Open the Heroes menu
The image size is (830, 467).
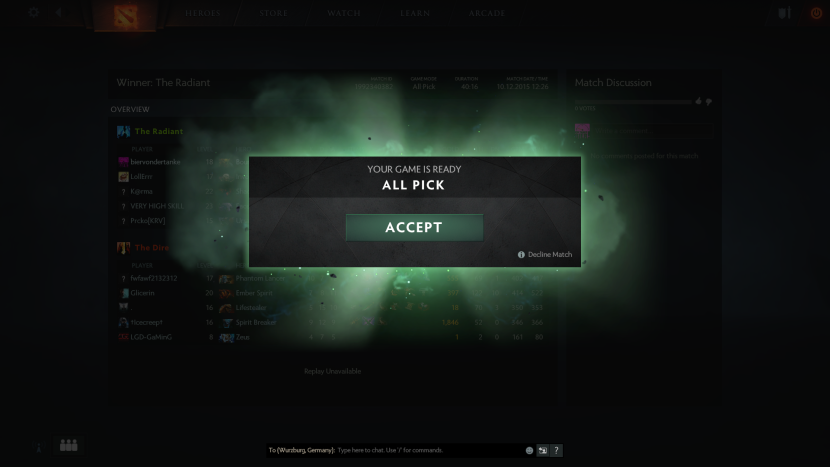coord(202,13)
